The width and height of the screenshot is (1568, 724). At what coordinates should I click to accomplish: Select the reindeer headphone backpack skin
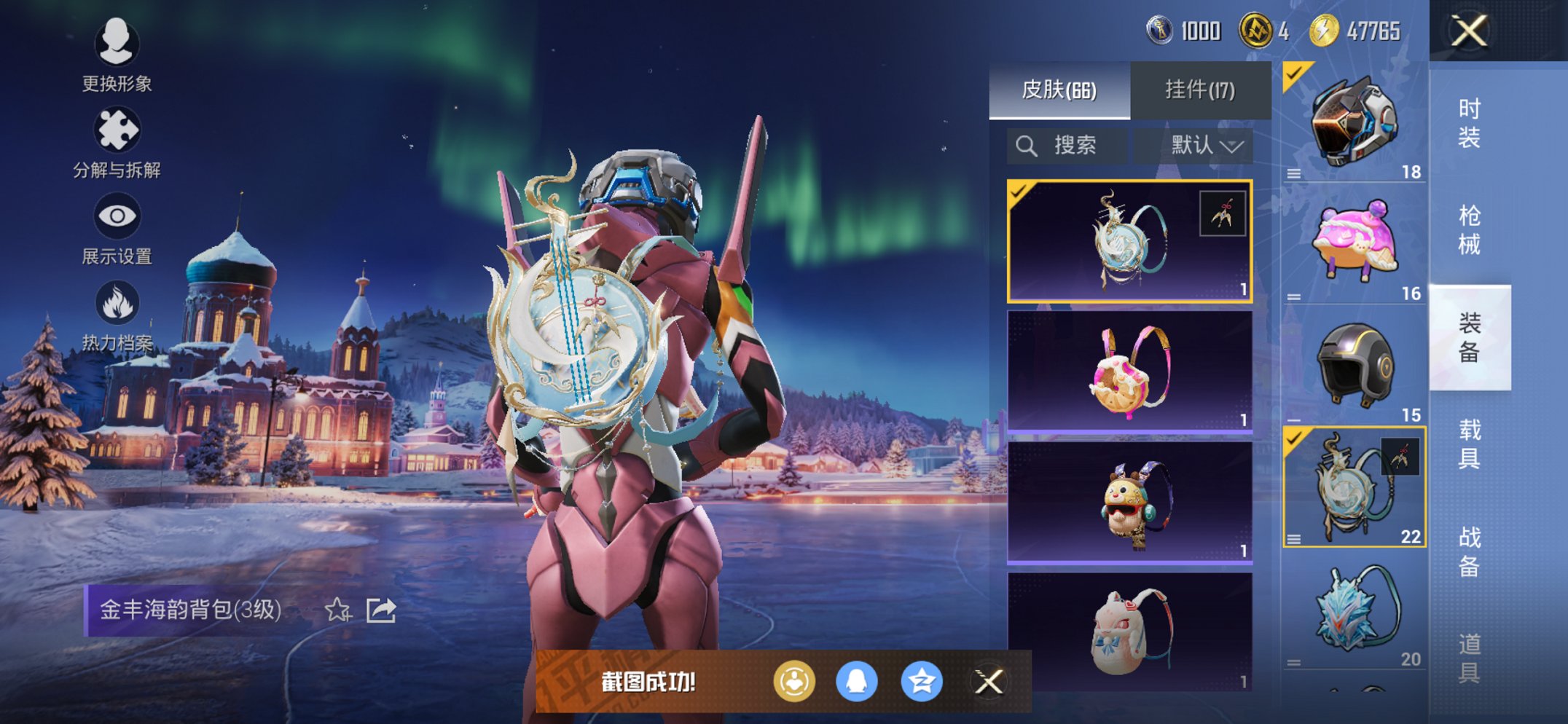coord(1129,503)
